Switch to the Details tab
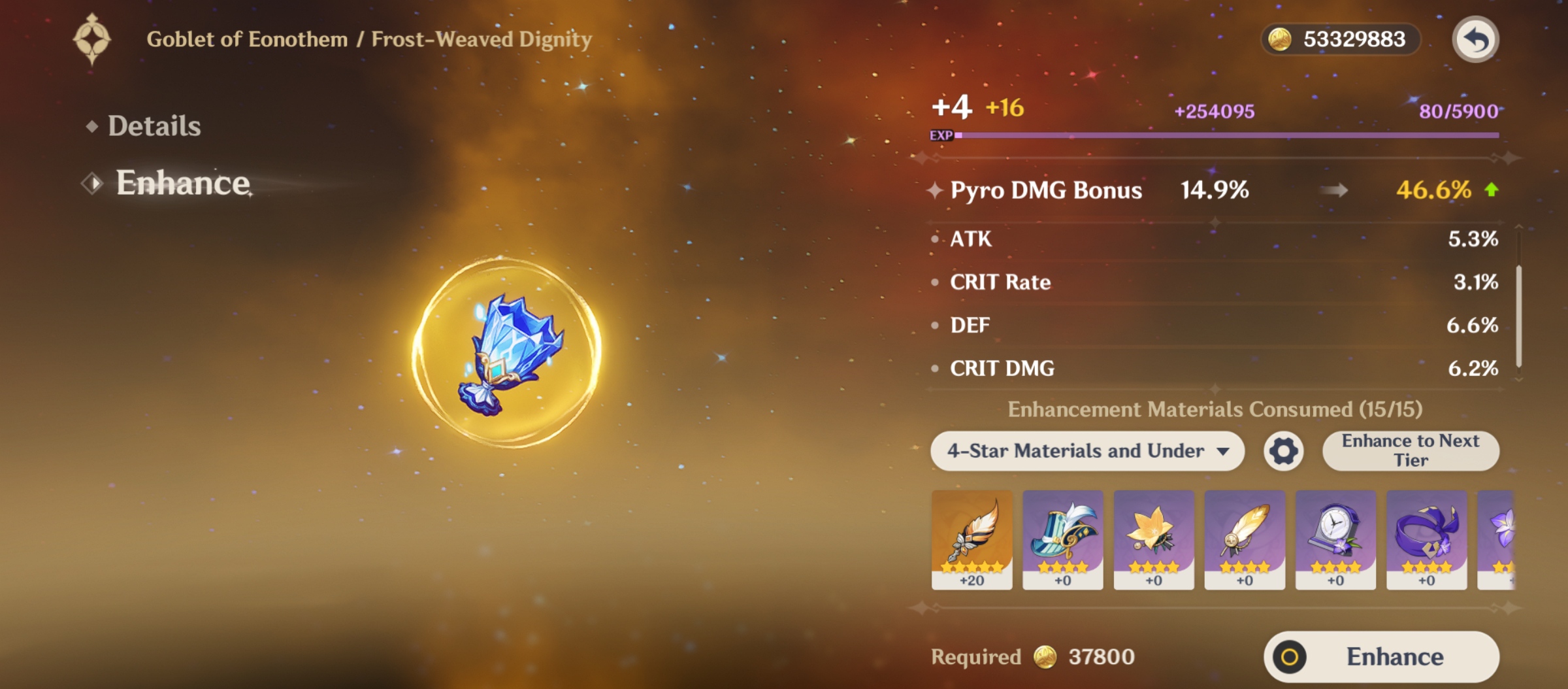Image resolution: width=1568 pixels, height=689 pixels. 153,126
